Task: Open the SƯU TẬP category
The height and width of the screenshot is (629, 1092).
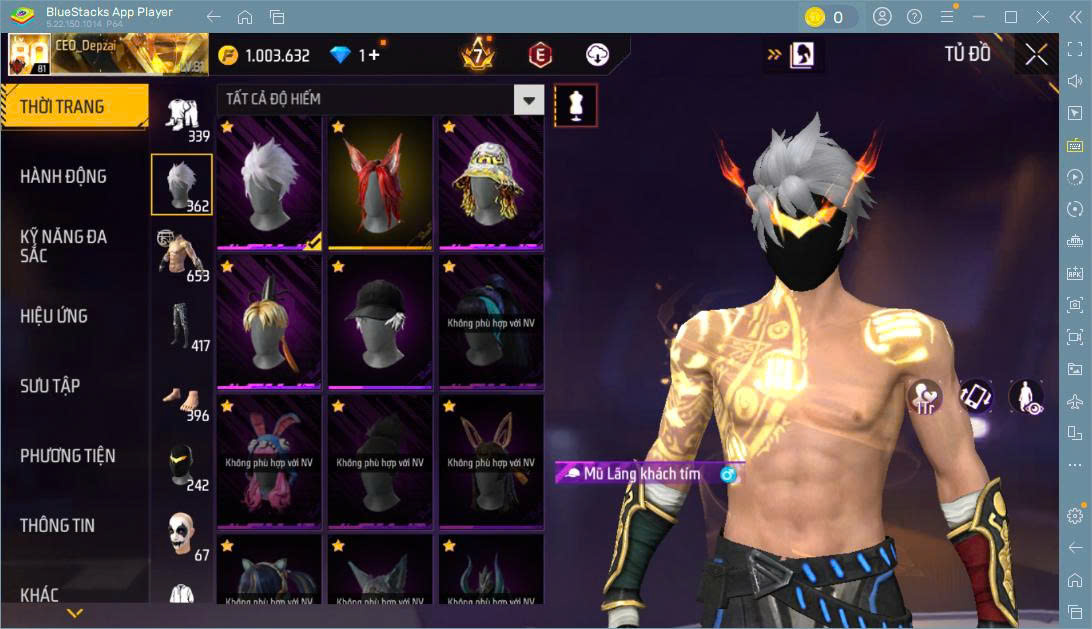Action: coord(50,386)
